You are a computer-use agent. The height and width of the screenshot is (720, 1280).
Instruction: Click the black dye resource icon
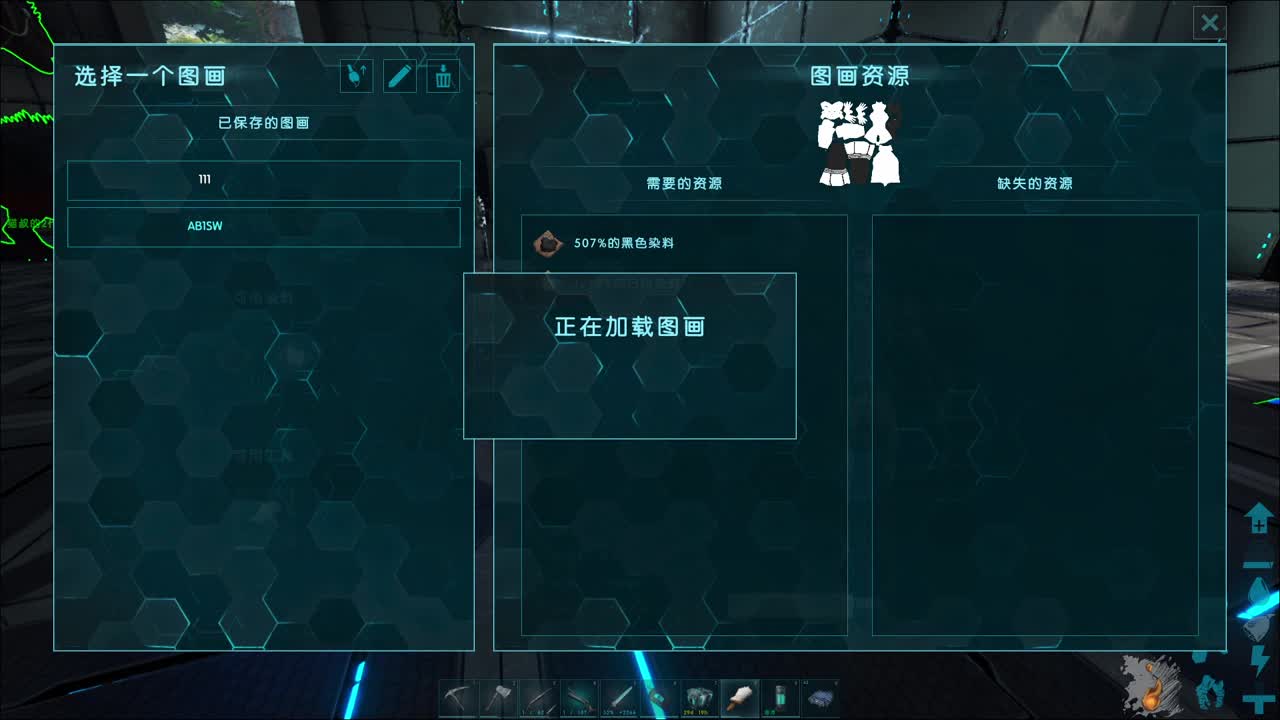tap(548, 243)
